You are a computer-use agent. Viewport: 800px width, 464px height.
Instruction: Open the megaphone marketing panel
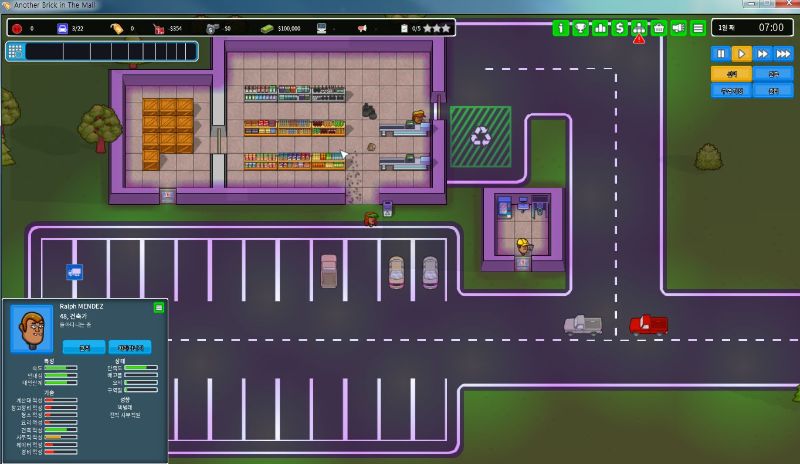678,28
